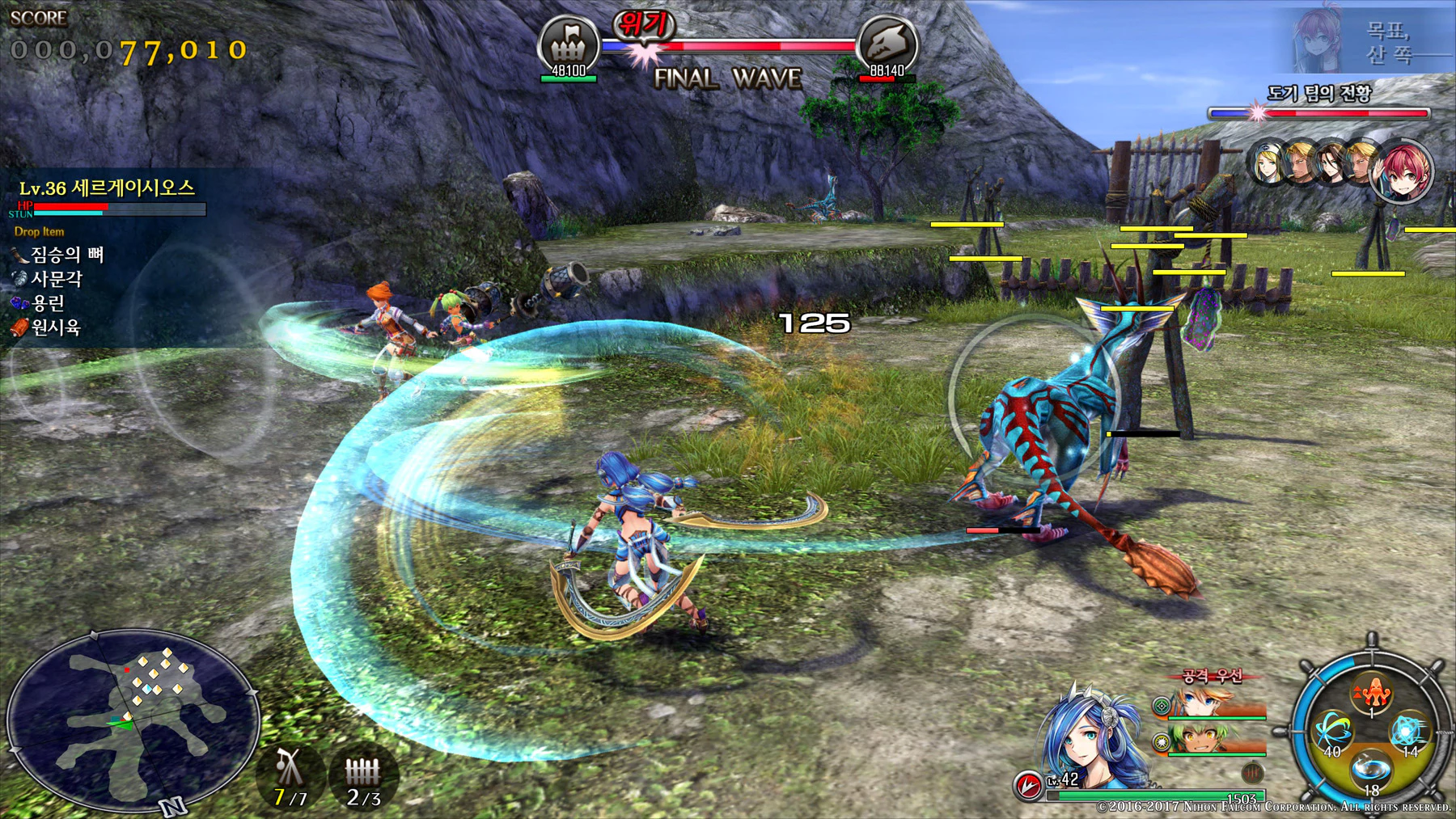Viewport: 1456px width, 819px height.
Task: Open the circular island minimap
Action: coord(132,720)
